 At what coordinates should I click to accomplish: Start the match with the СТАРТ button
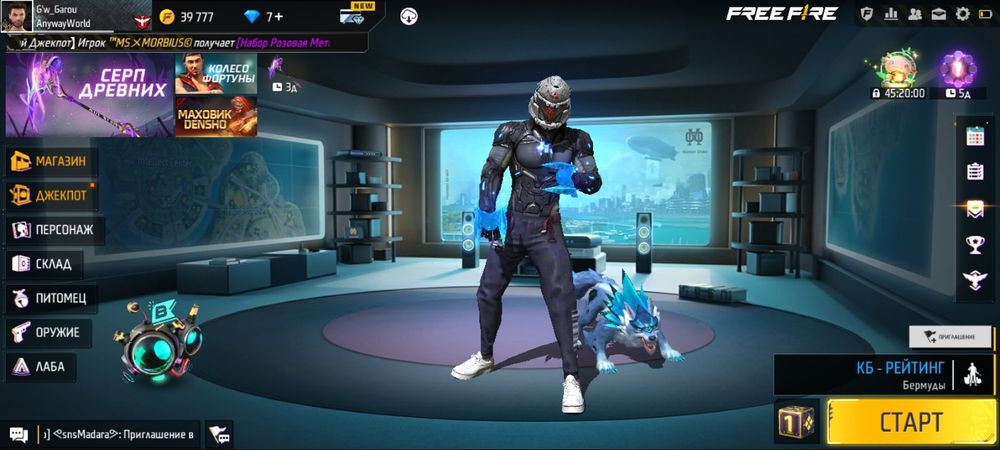point(910,420)
